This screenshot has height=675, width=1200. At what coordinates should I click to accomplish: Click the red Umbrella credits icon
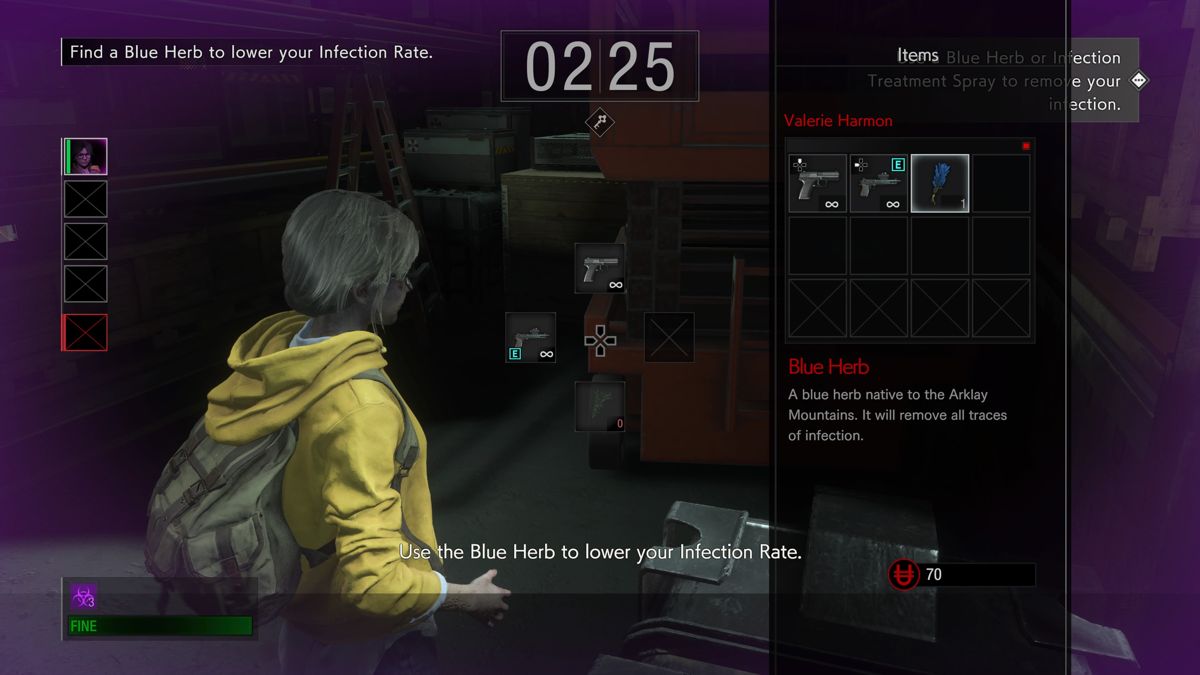pos(903,575)
